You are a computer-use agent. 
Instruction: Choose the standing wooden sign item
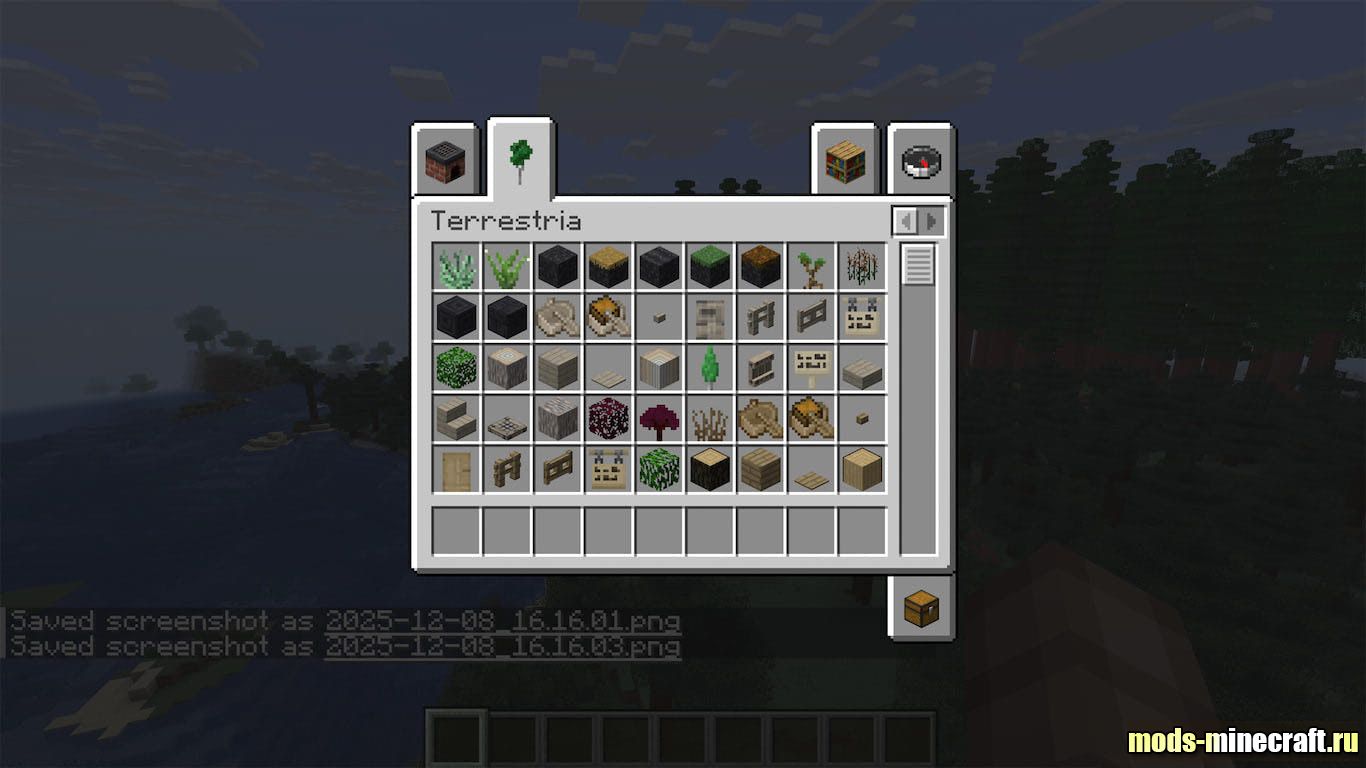(x=811, y=368)
